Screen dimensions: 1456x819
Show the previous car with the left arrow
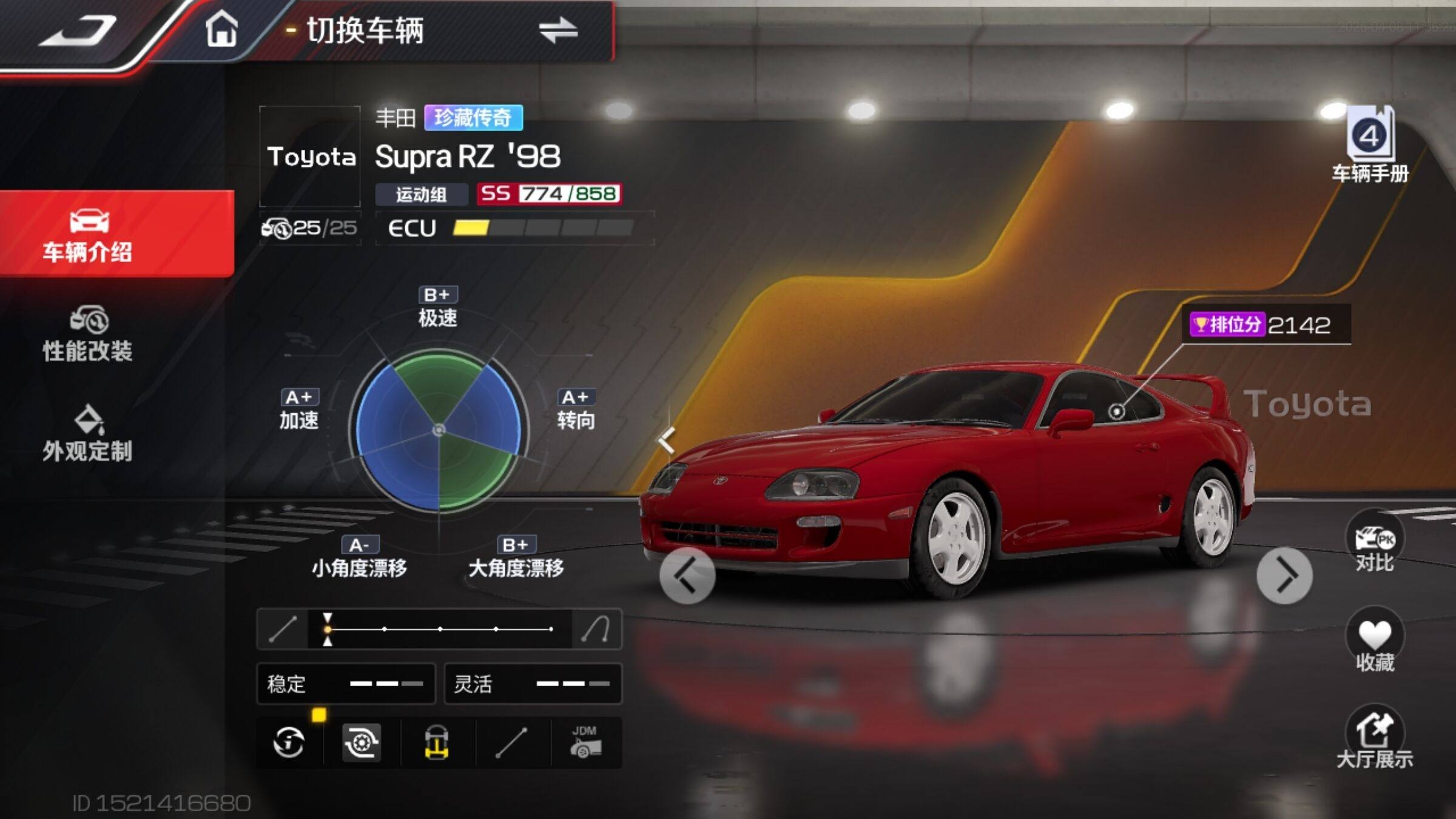click(687, 575)
